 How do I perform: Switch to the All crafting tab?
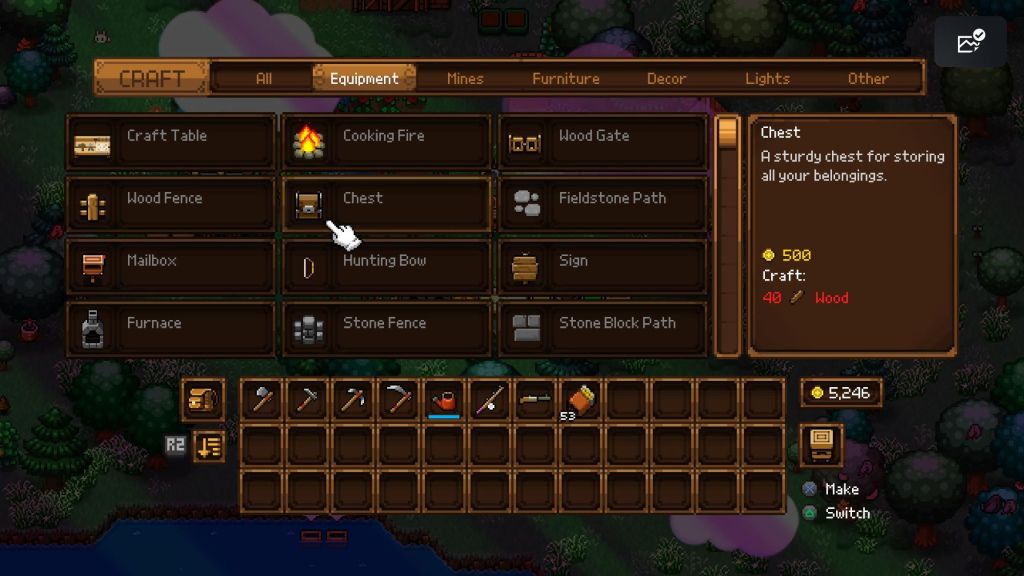point(263,78)
